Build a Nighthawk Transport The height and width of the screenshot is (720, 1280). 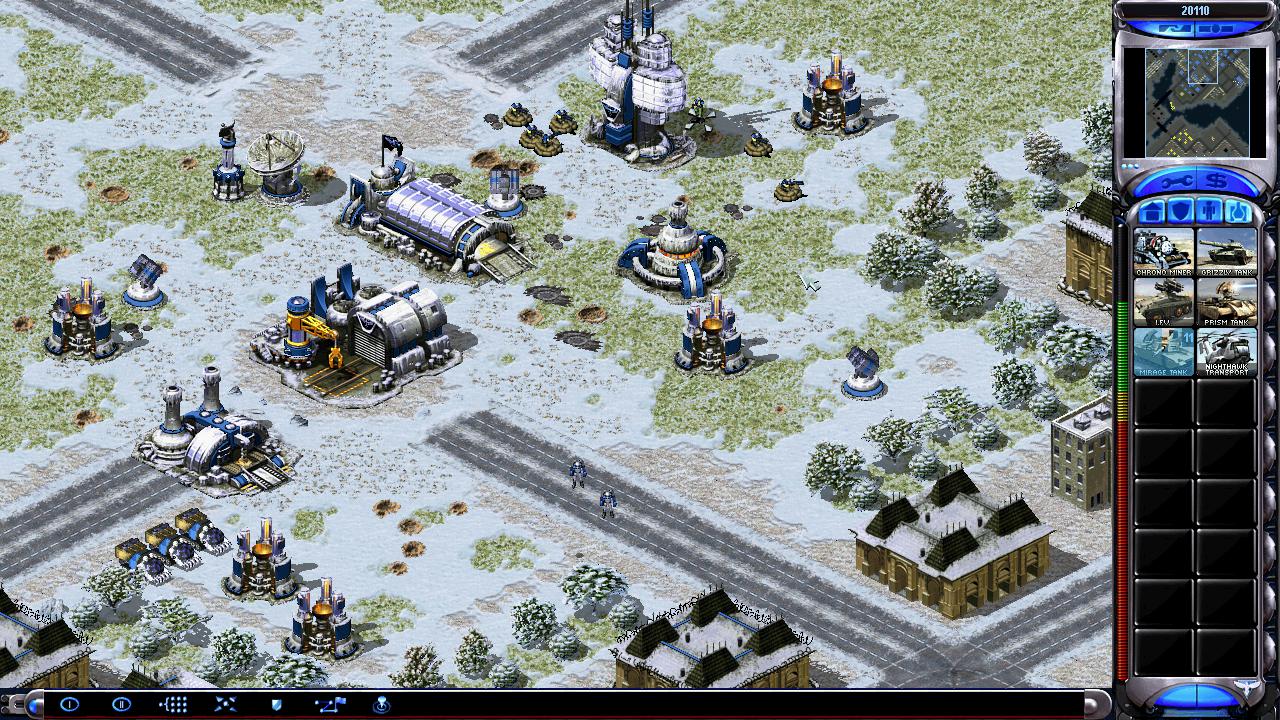tap(1226, 351)
